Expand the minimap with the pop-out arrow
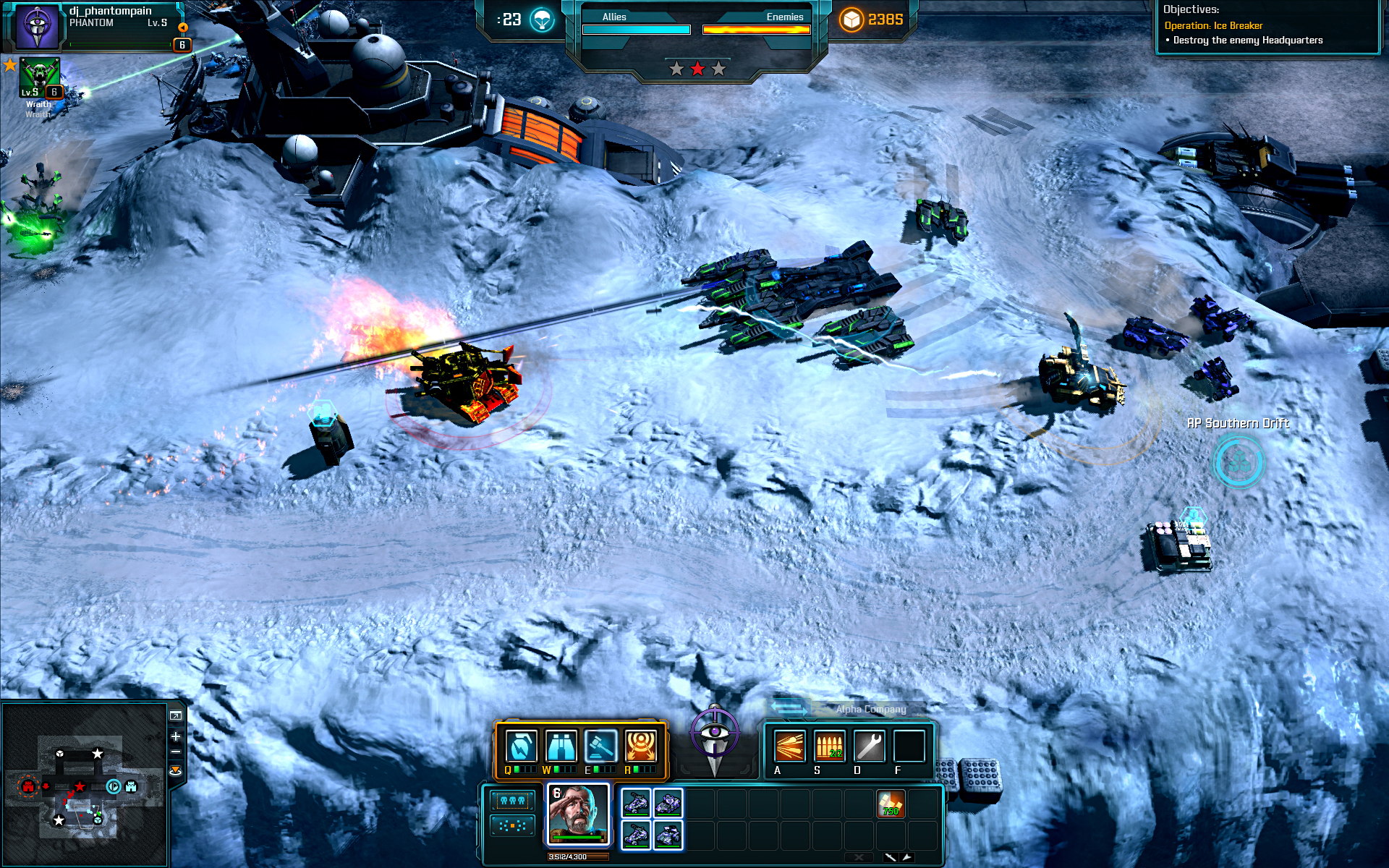 point(176,715)
